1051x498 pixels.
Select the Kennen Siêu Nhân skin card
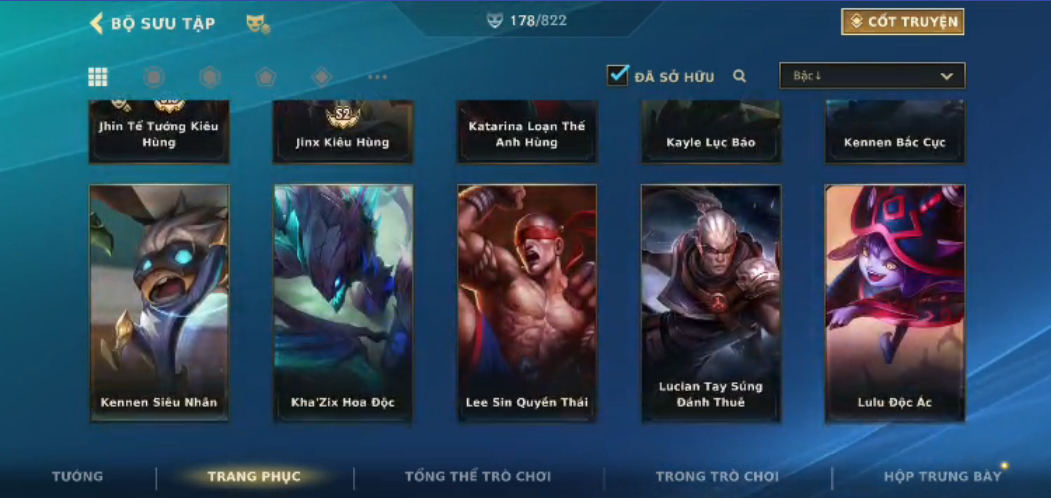tap(159, 303)
